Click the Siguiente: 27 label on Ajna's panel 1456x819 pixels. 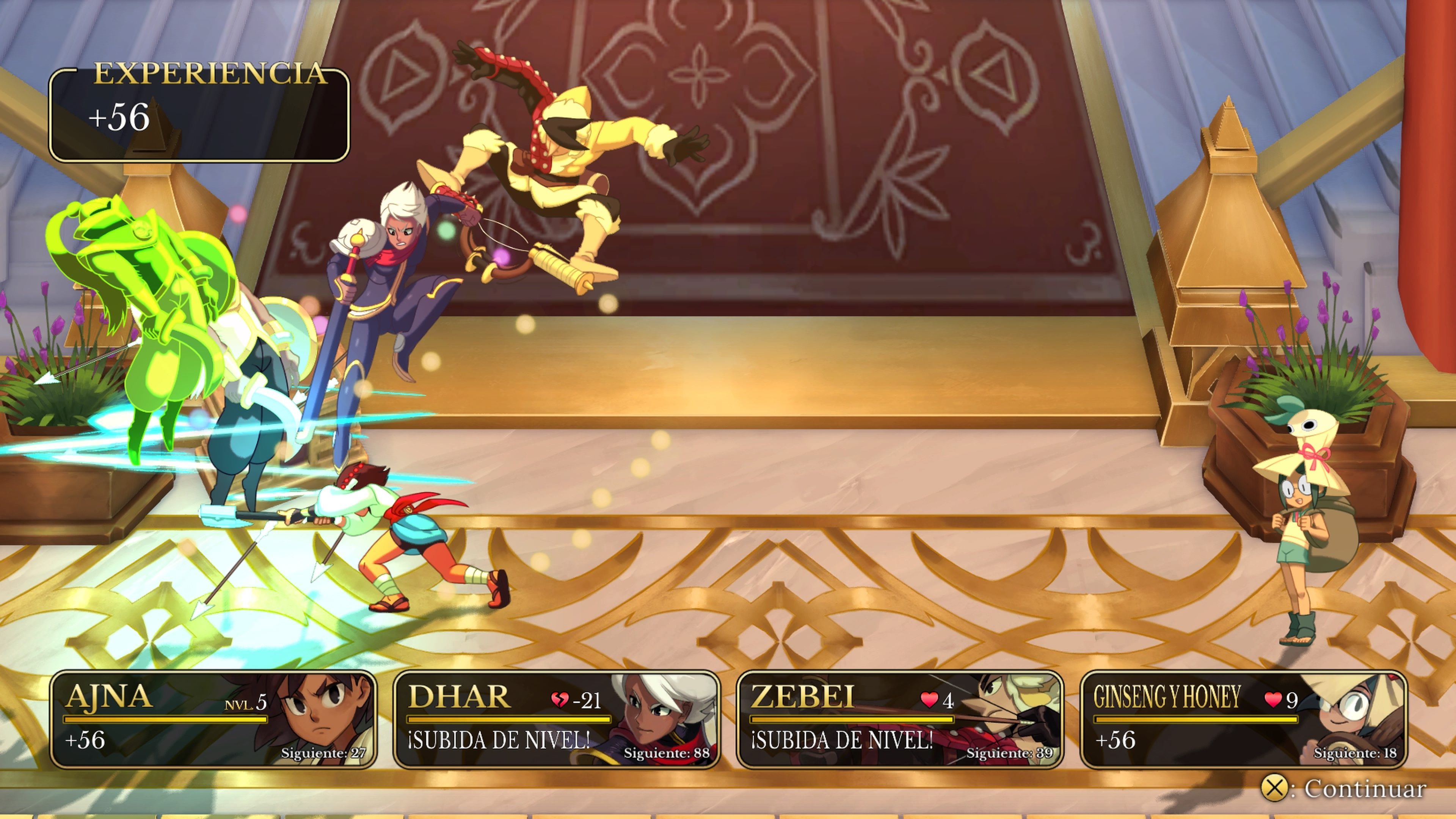tap(324, 753)
